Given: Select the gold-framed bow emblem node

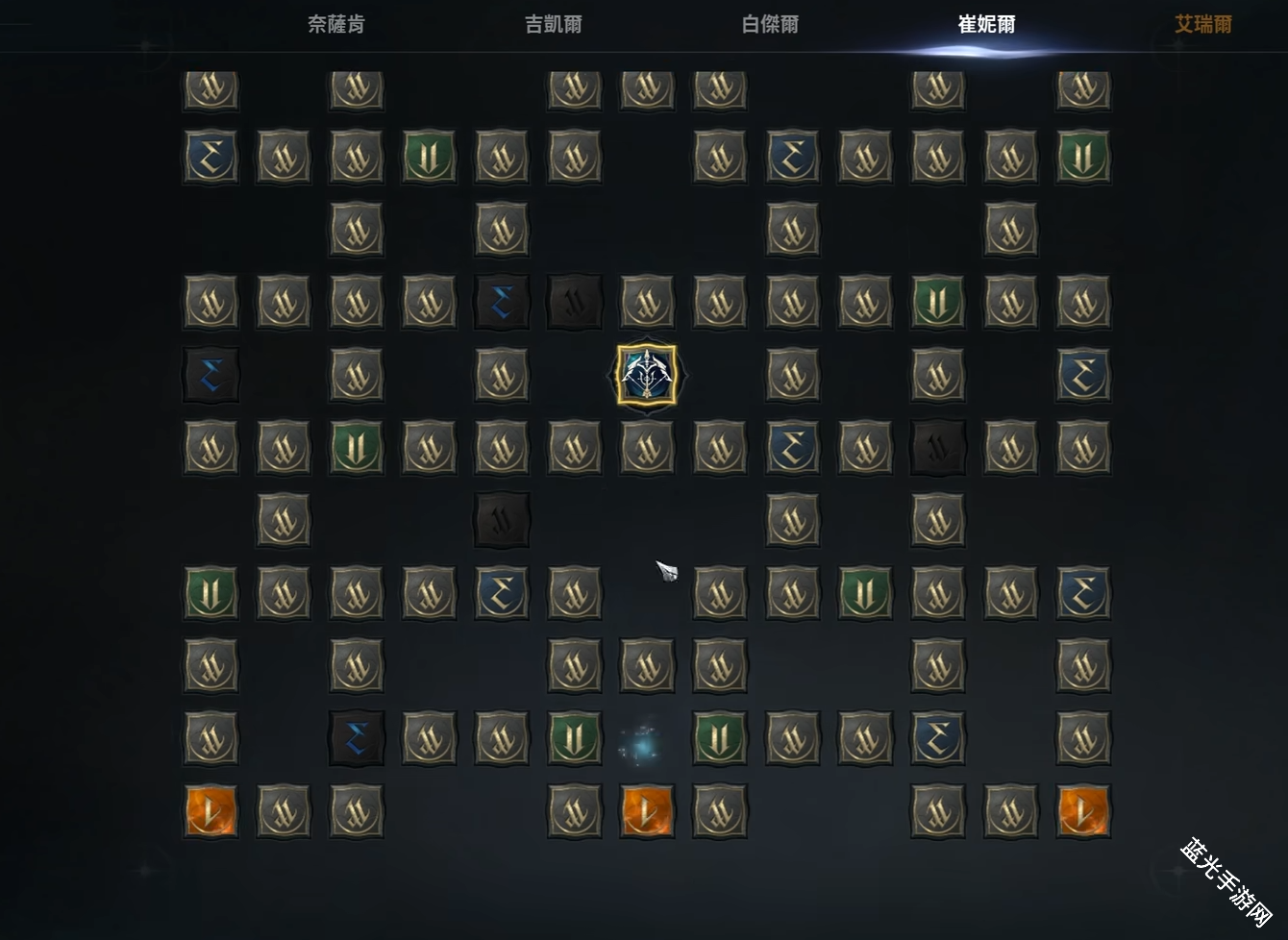Looking at the screenshot, I should (646, 375).
